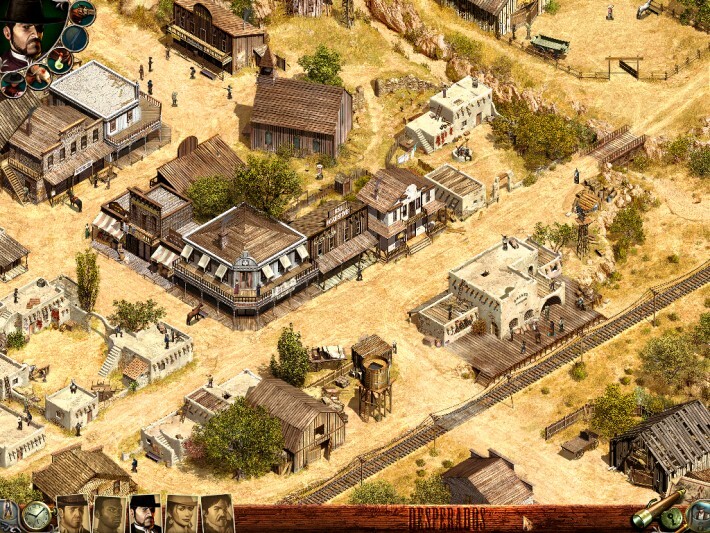This screenshot has width=710, height=533.
Task: Select the woman character portrait
Action: tap(181, 514)
